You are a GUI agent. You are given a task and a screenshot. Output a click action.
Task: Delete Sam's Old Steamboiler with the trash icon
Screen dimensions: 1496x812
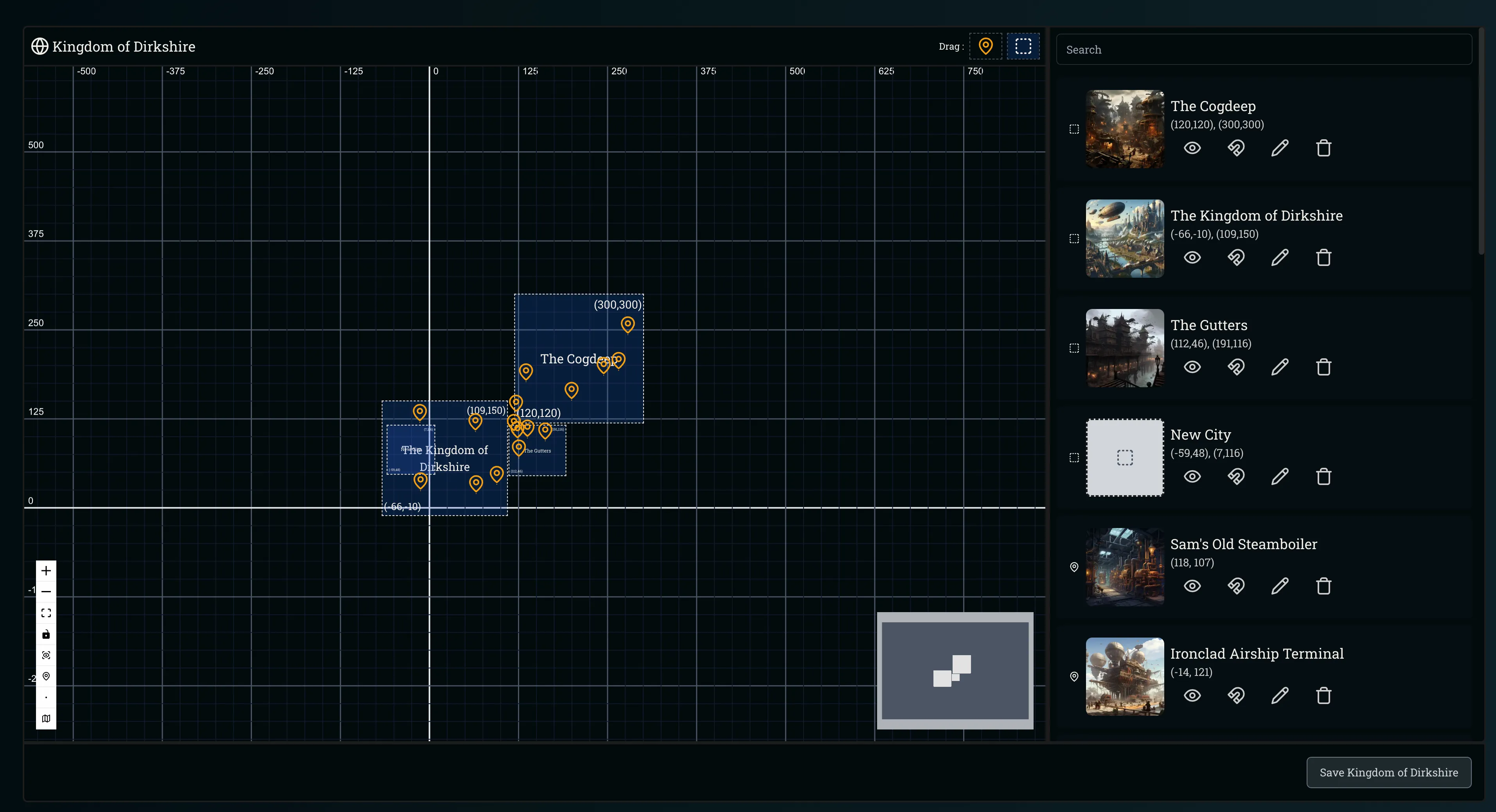click(1323, 586)
